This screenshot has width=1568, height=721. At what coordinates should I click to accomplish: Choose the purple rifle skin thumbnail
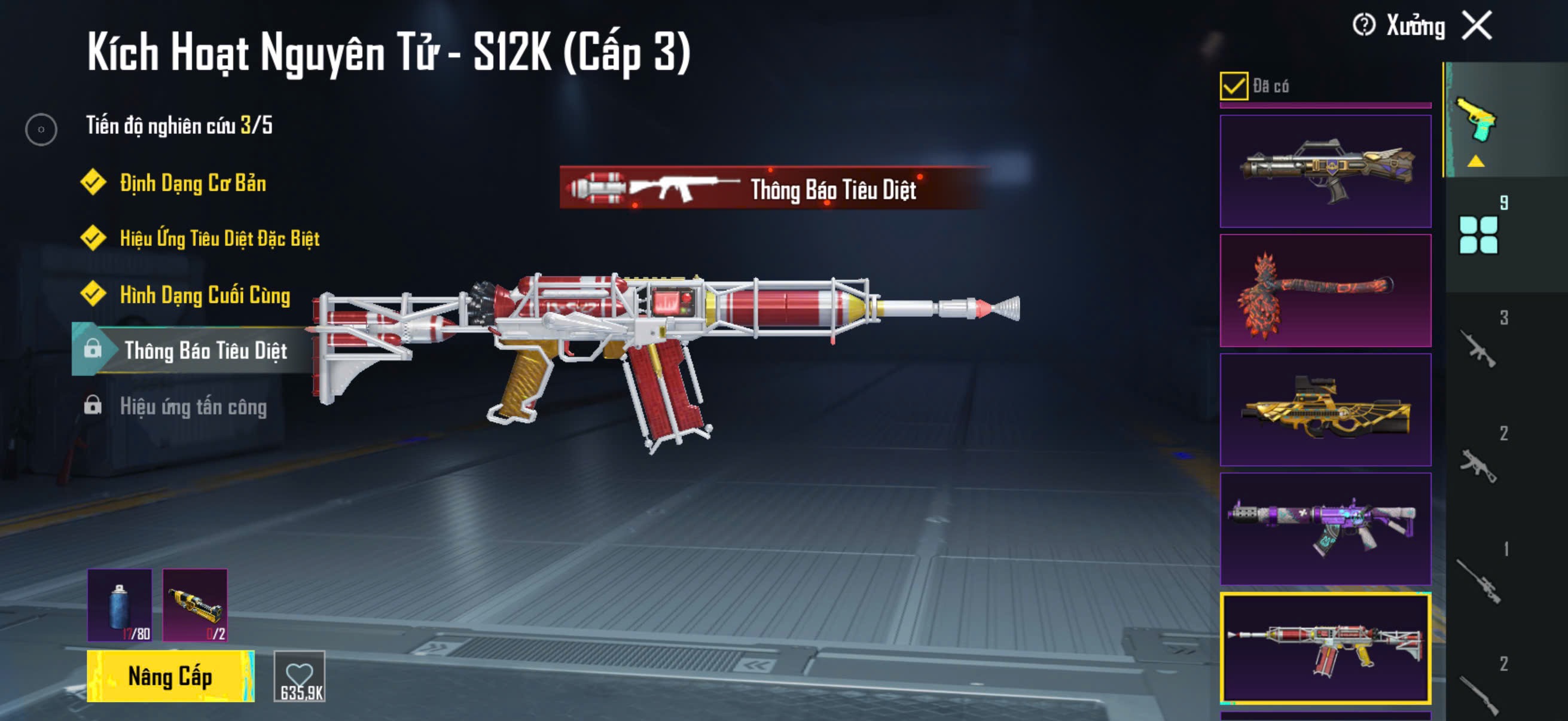[1325, 528]
